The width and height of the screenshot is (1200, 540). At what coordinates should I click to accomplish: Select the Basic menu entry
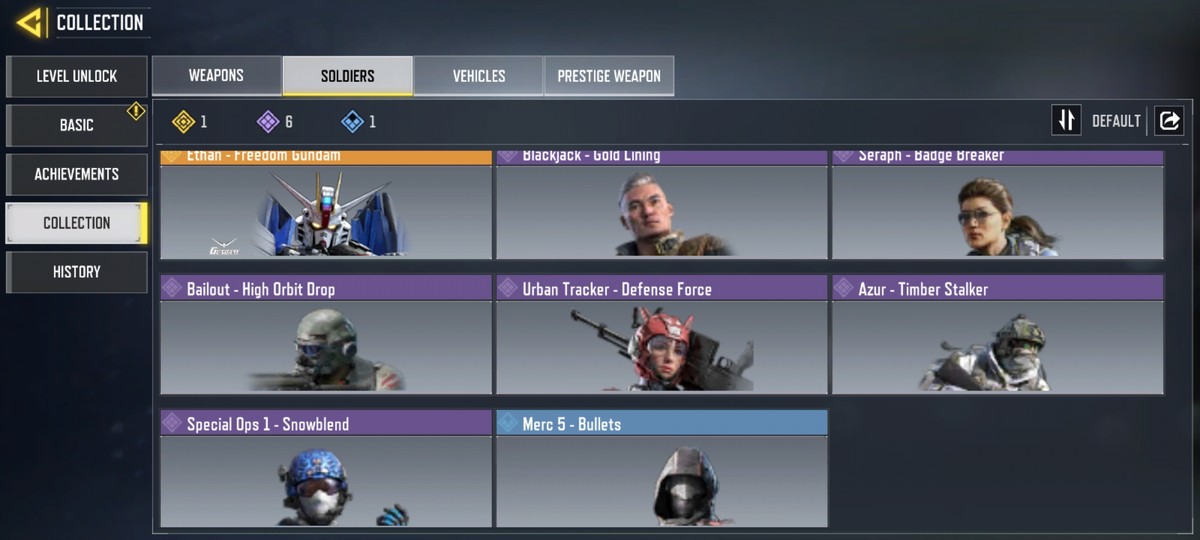click(77, 125)
